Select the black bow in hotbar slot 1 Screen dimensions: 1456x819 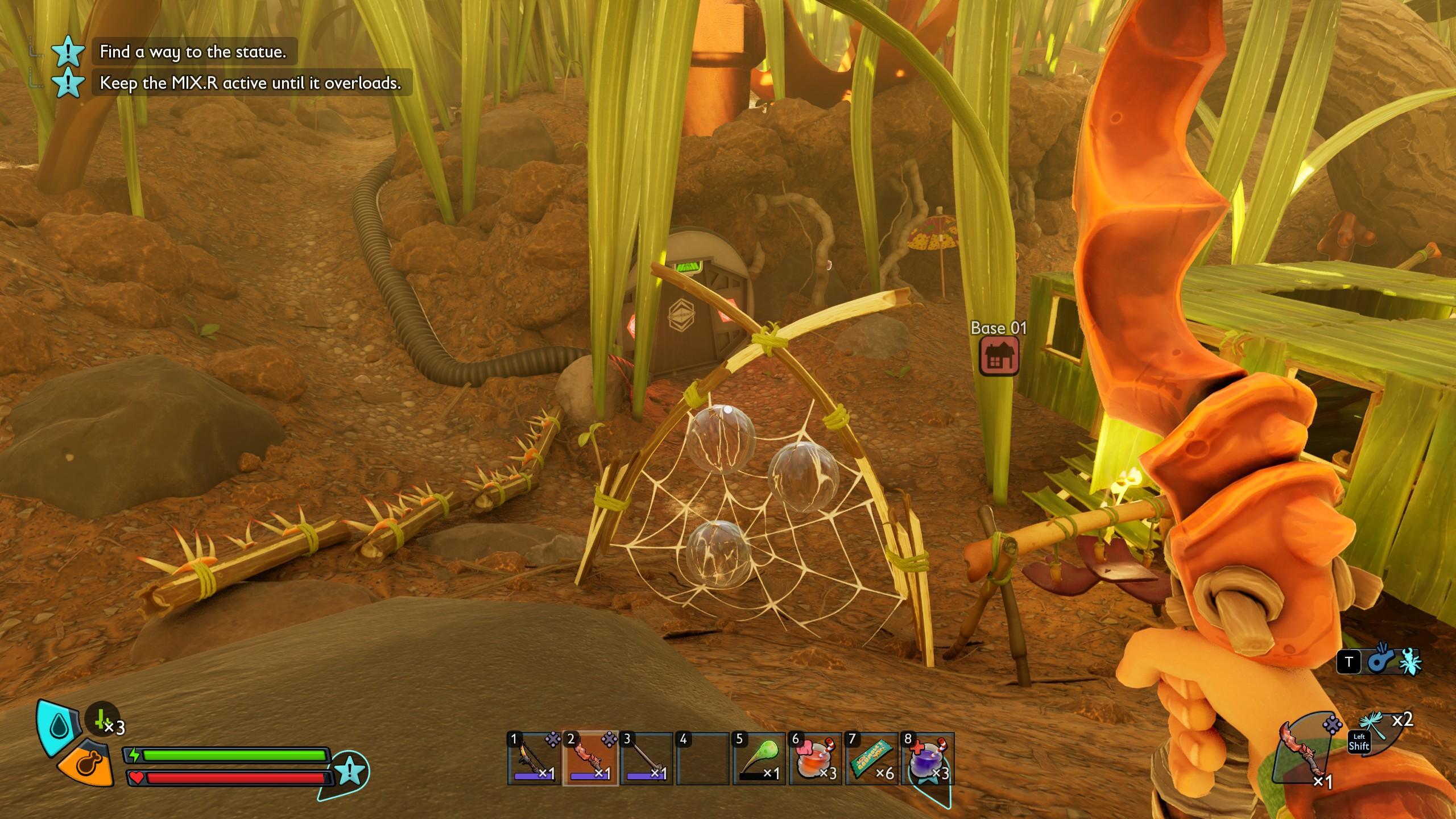[x=534, y=759]
